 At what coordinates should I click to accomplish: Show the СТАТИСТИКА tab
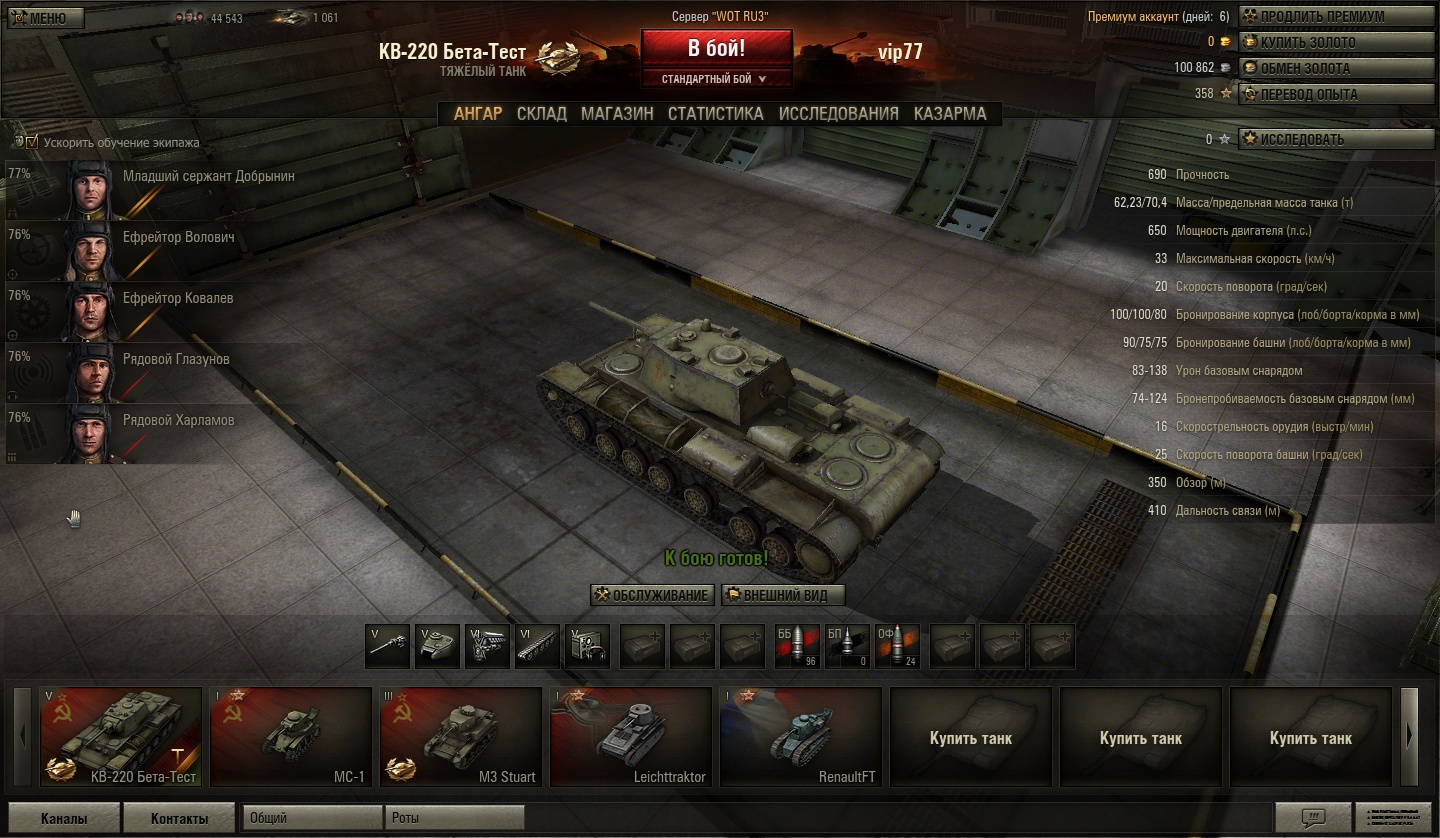(715, 114)
